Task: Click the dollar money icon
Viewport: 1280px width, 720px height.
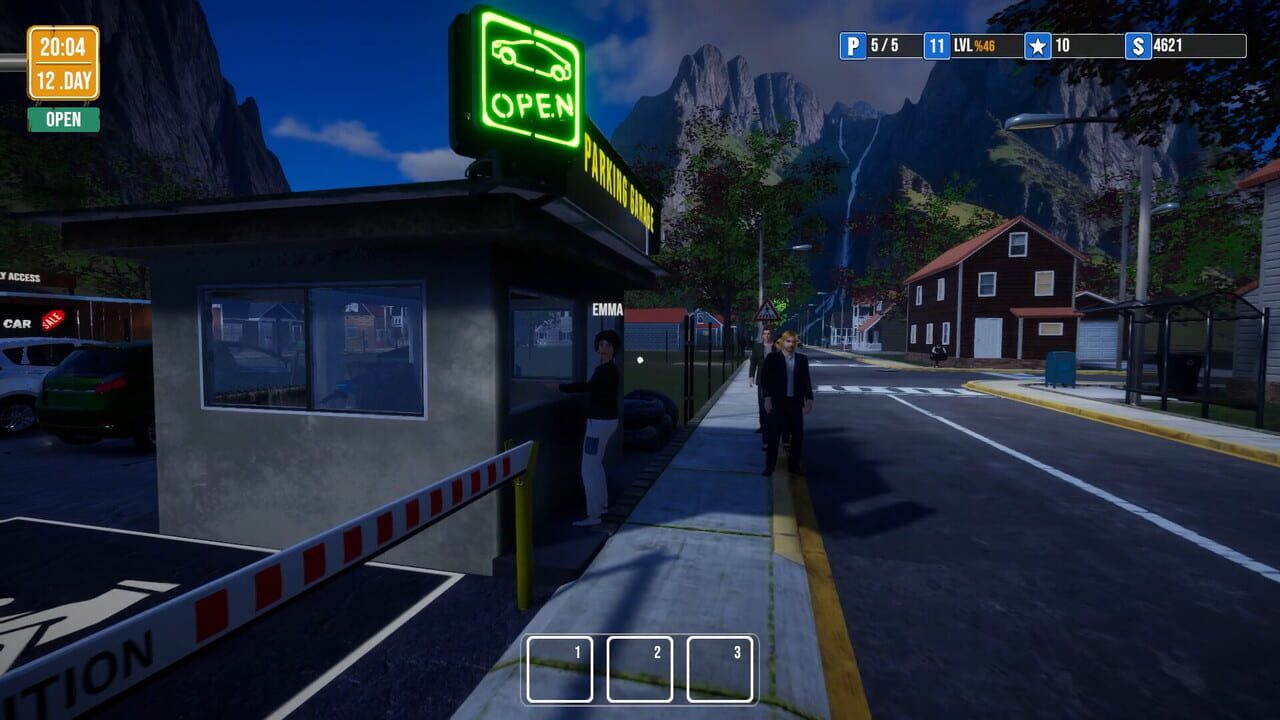Action: click(x=1138, y=46)
